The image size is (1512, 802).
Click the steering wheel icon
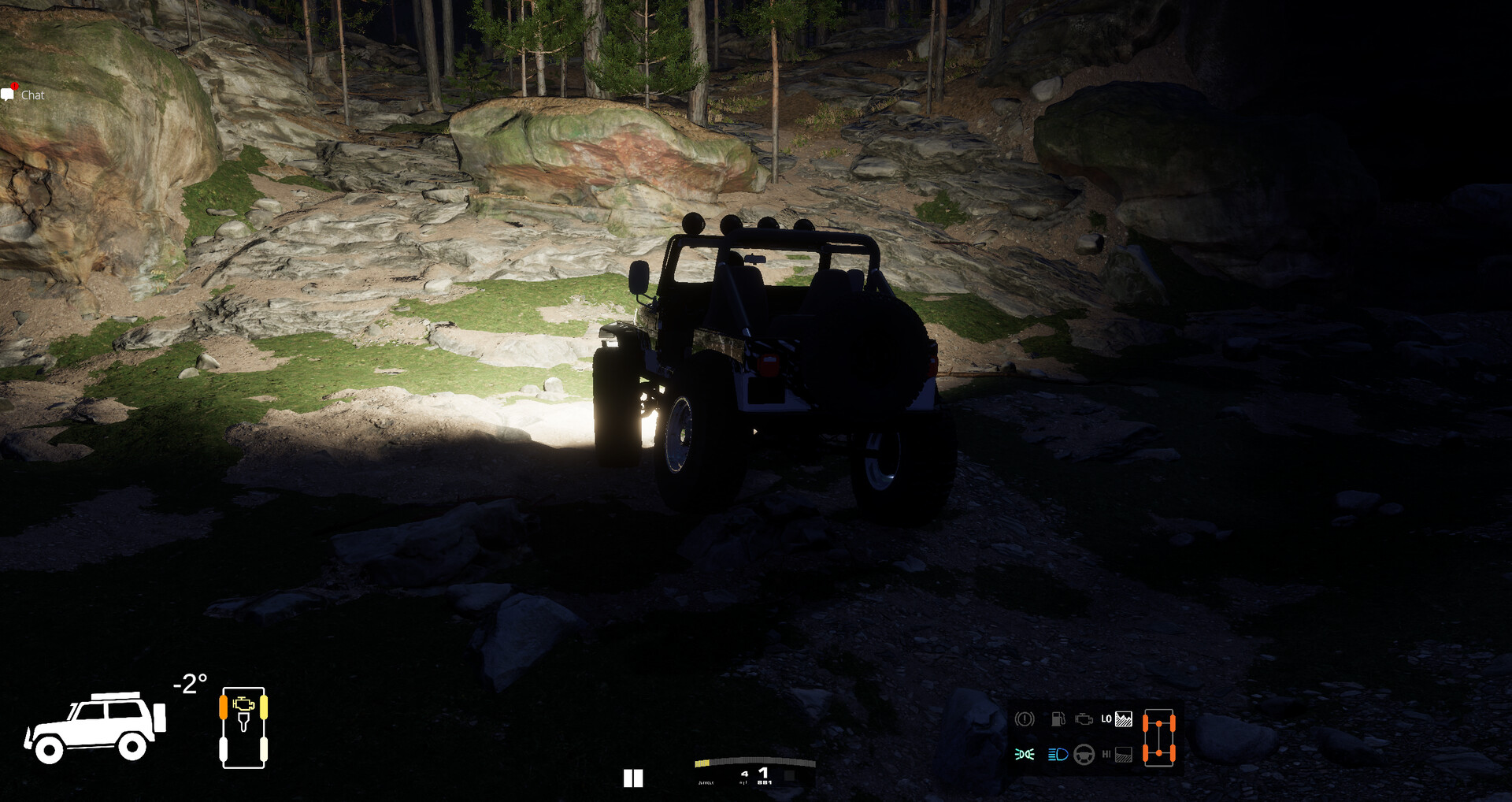tap(1084, 755)
